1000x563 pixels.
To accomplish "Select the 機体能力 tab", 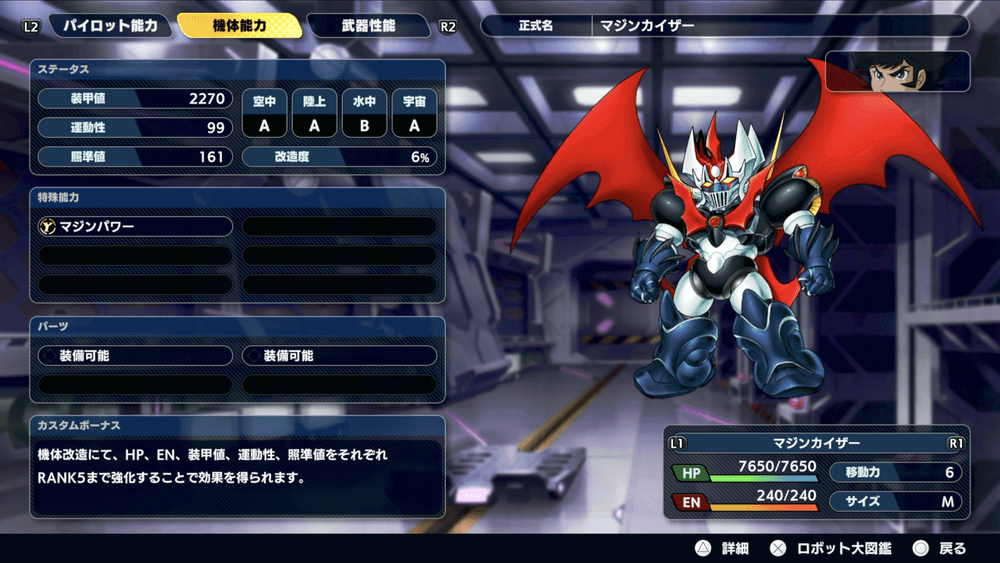I will pyautogui.click(x=240, y=26).
